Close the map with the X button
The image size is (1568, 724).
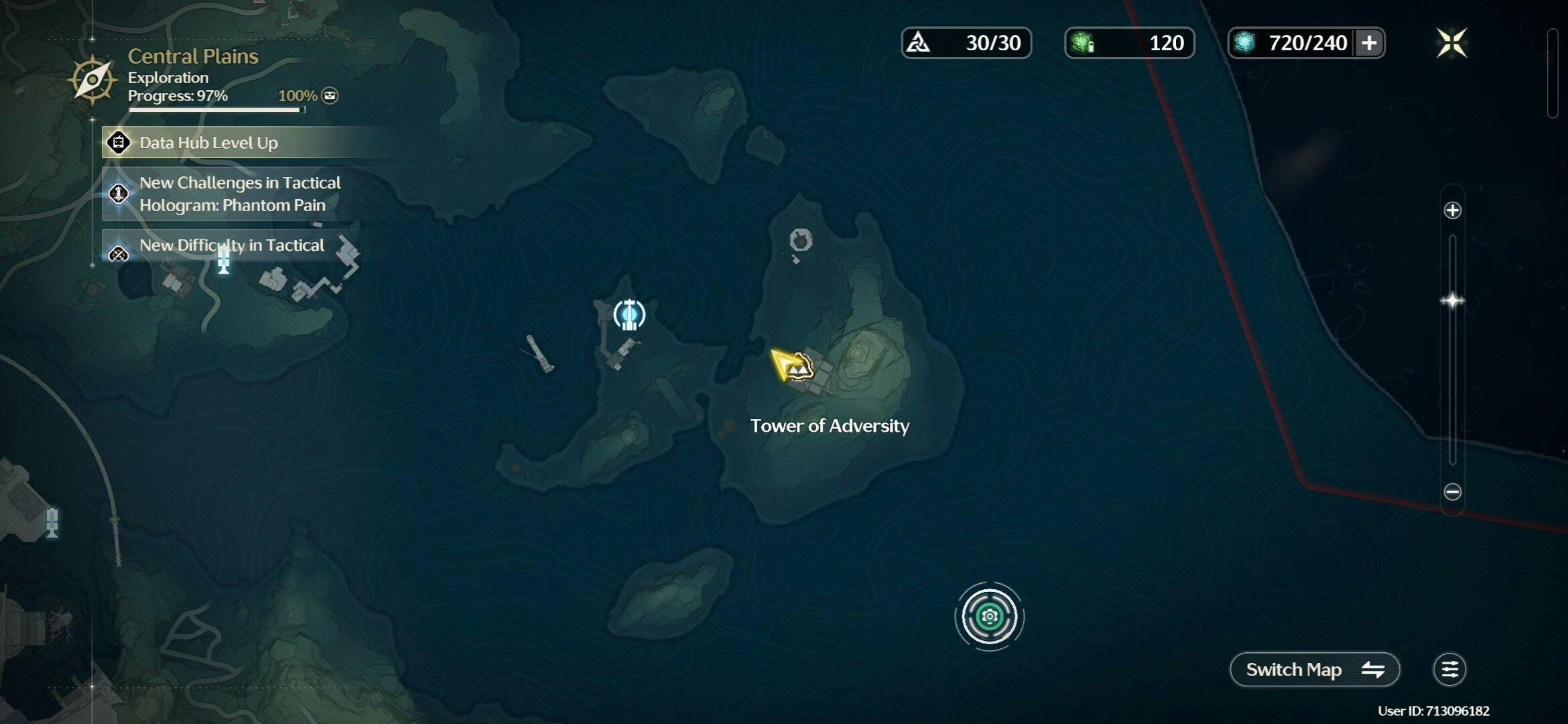pyautogui.click(x=1451, y=43)
